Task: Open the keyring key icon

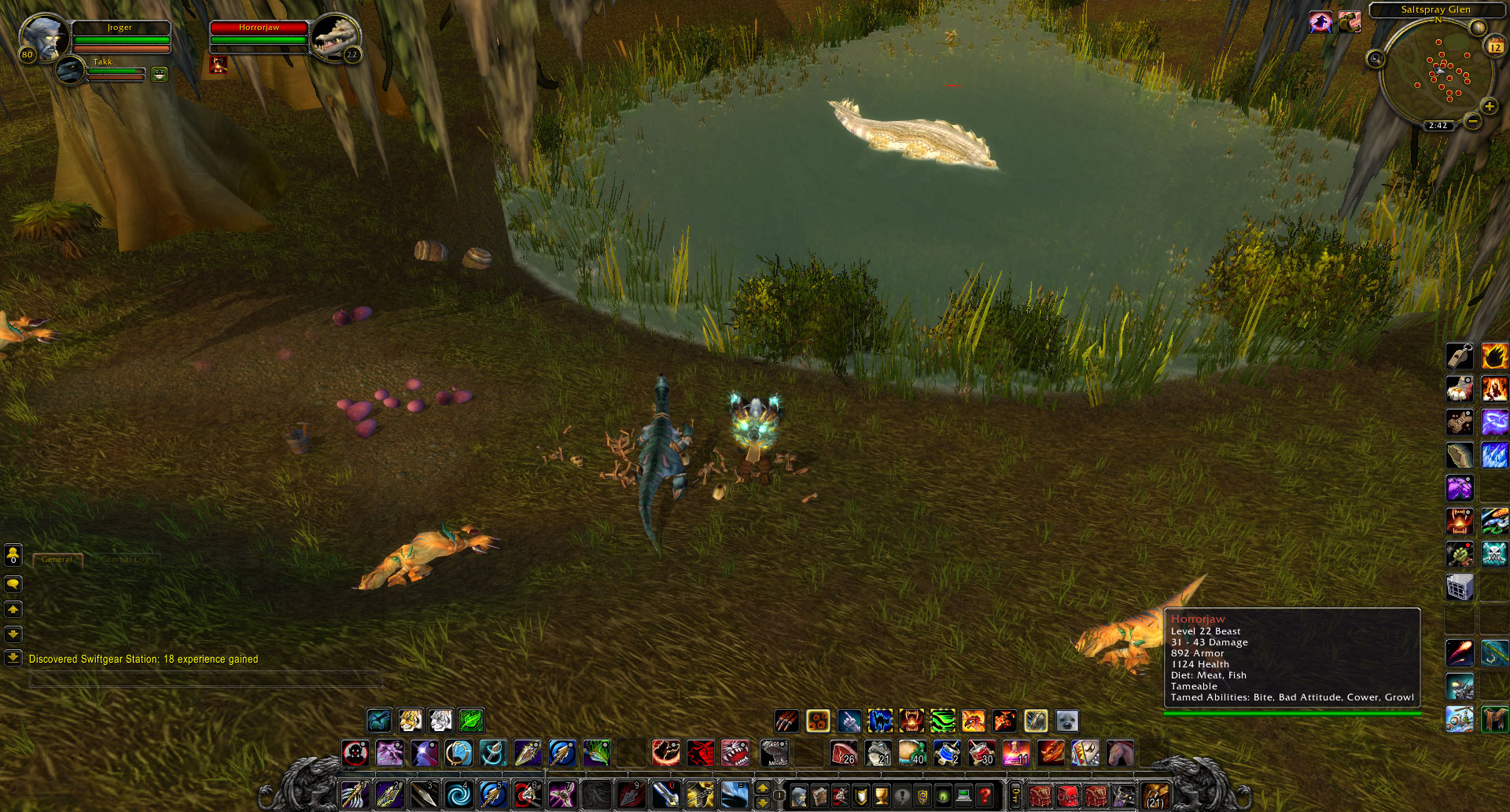Action: (1015, 794)
